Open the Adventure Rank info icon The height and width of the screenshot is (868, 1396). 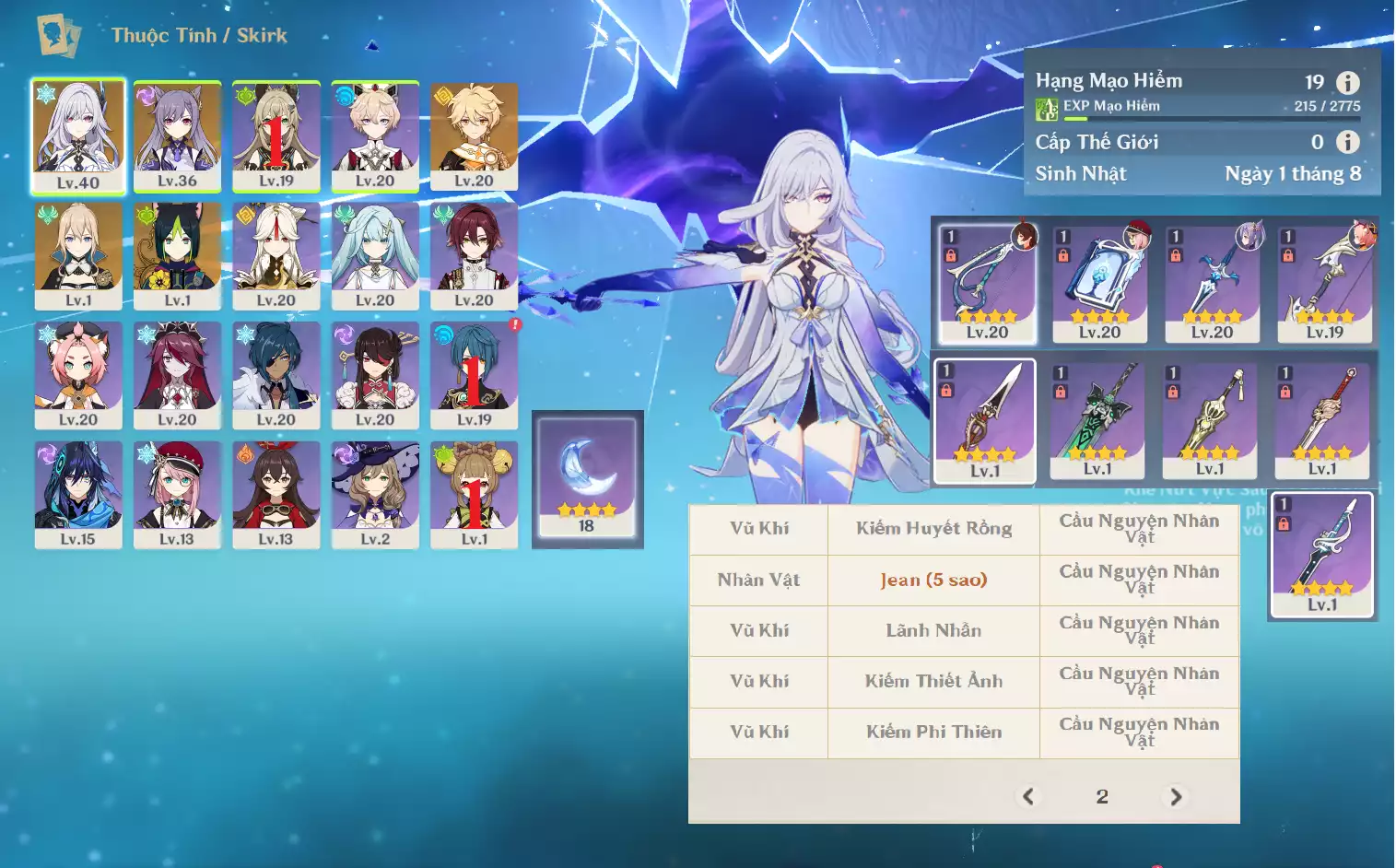(1348, 83)
